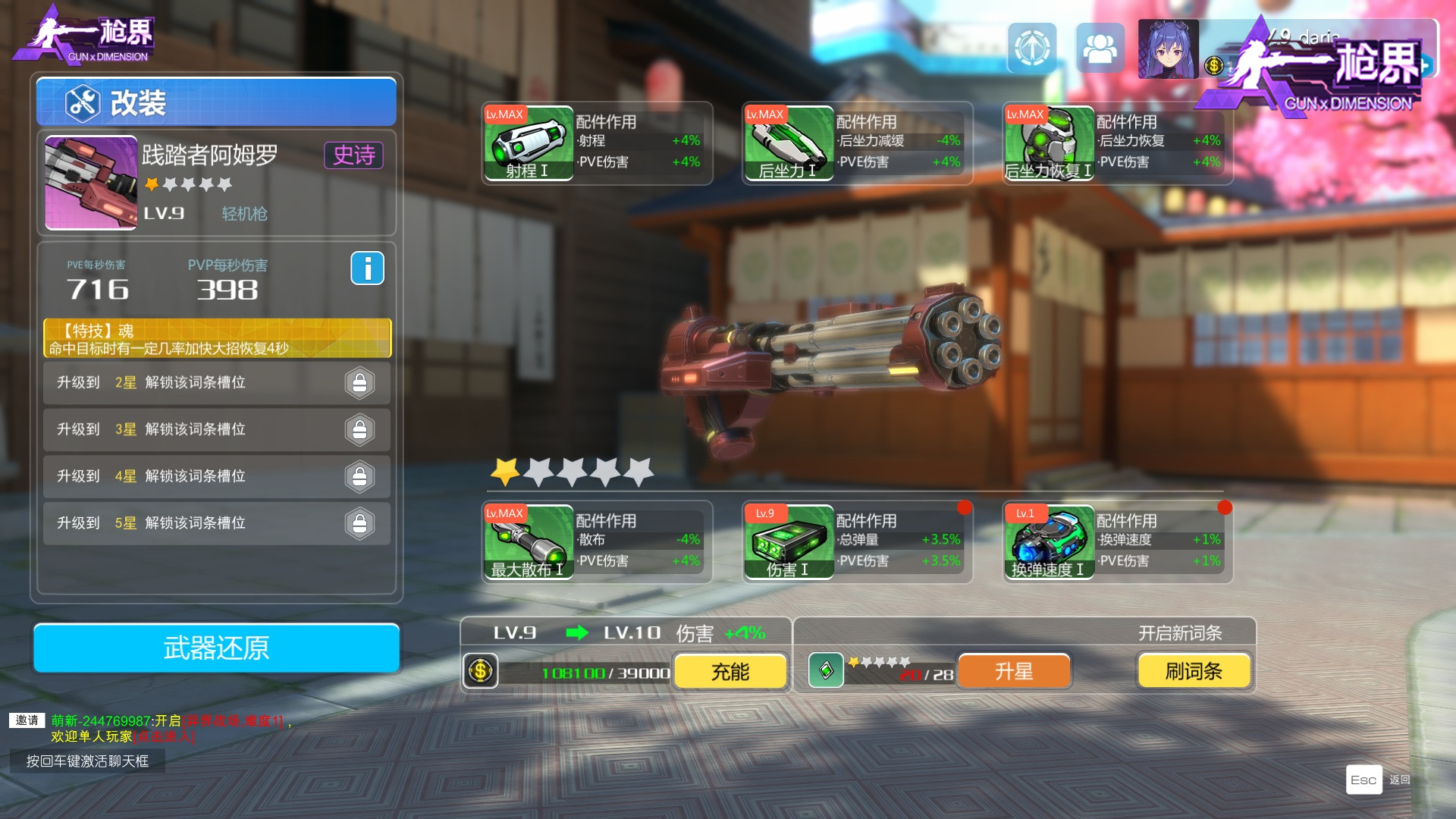The height and width of the screenshot is (819, 1456).
Task: Upgrade weapon star with 升星 button
Action: click(1014, 672)
